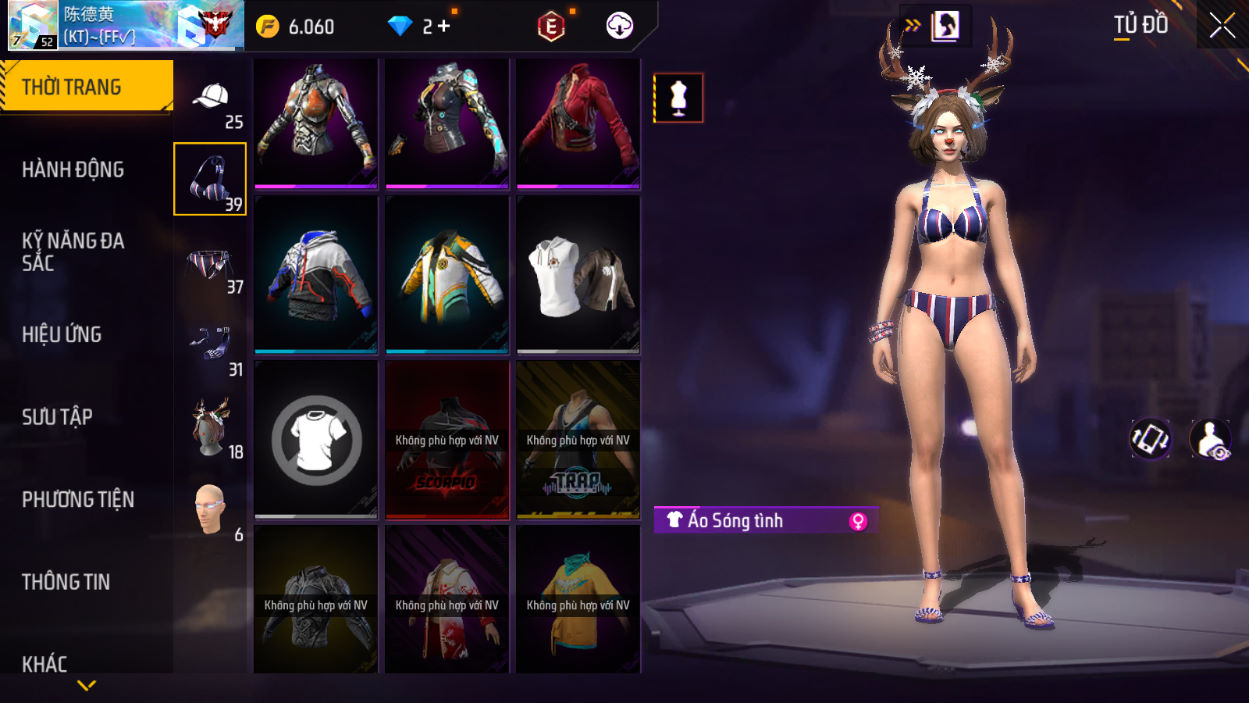Switch to the HÀNH ĐỘNG section

point(73,170)
